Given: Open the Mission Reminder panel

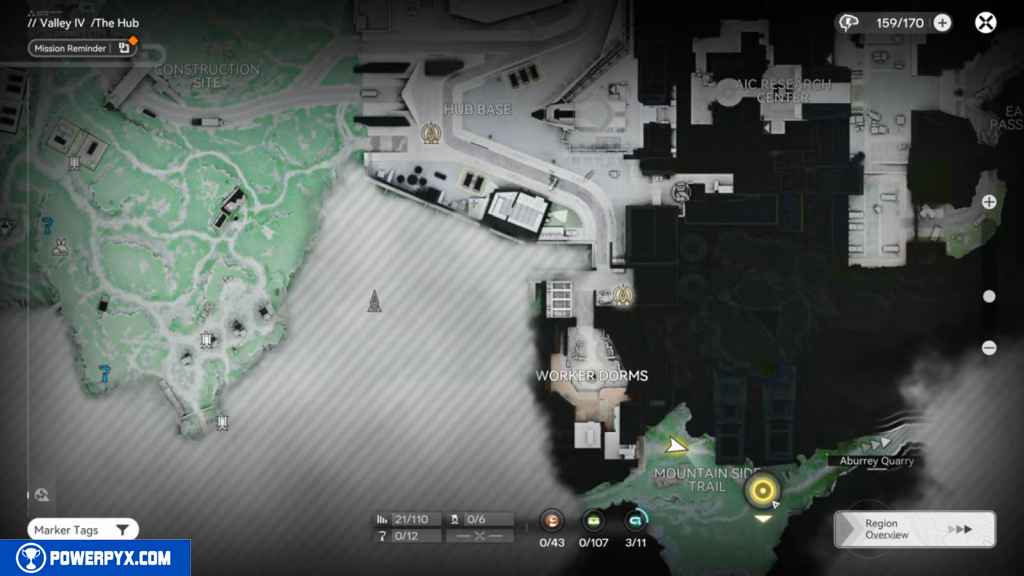Looking at the screenshot, I should (81, 47).
